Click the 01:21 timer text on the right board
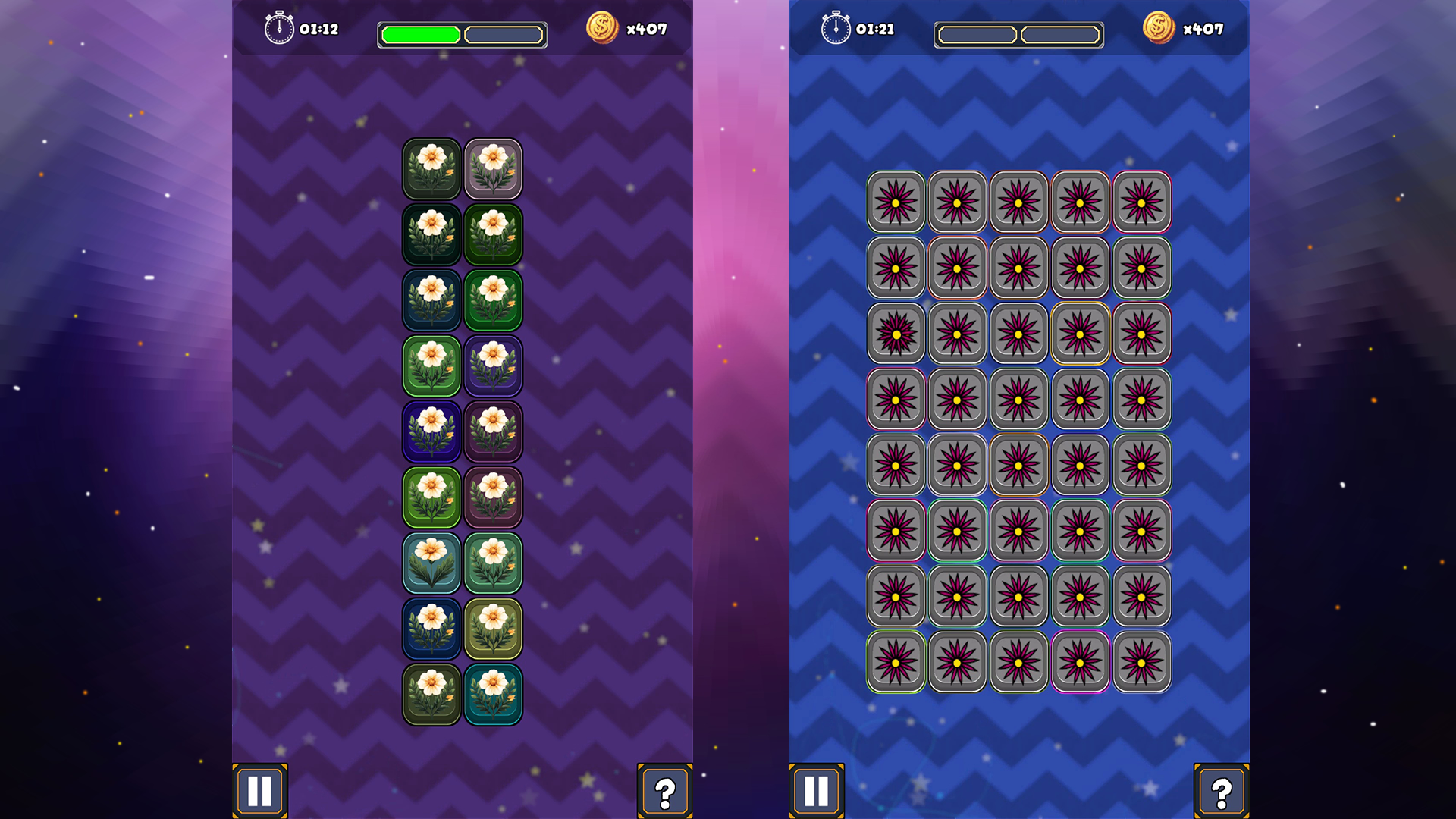 (x=874, y=30)
